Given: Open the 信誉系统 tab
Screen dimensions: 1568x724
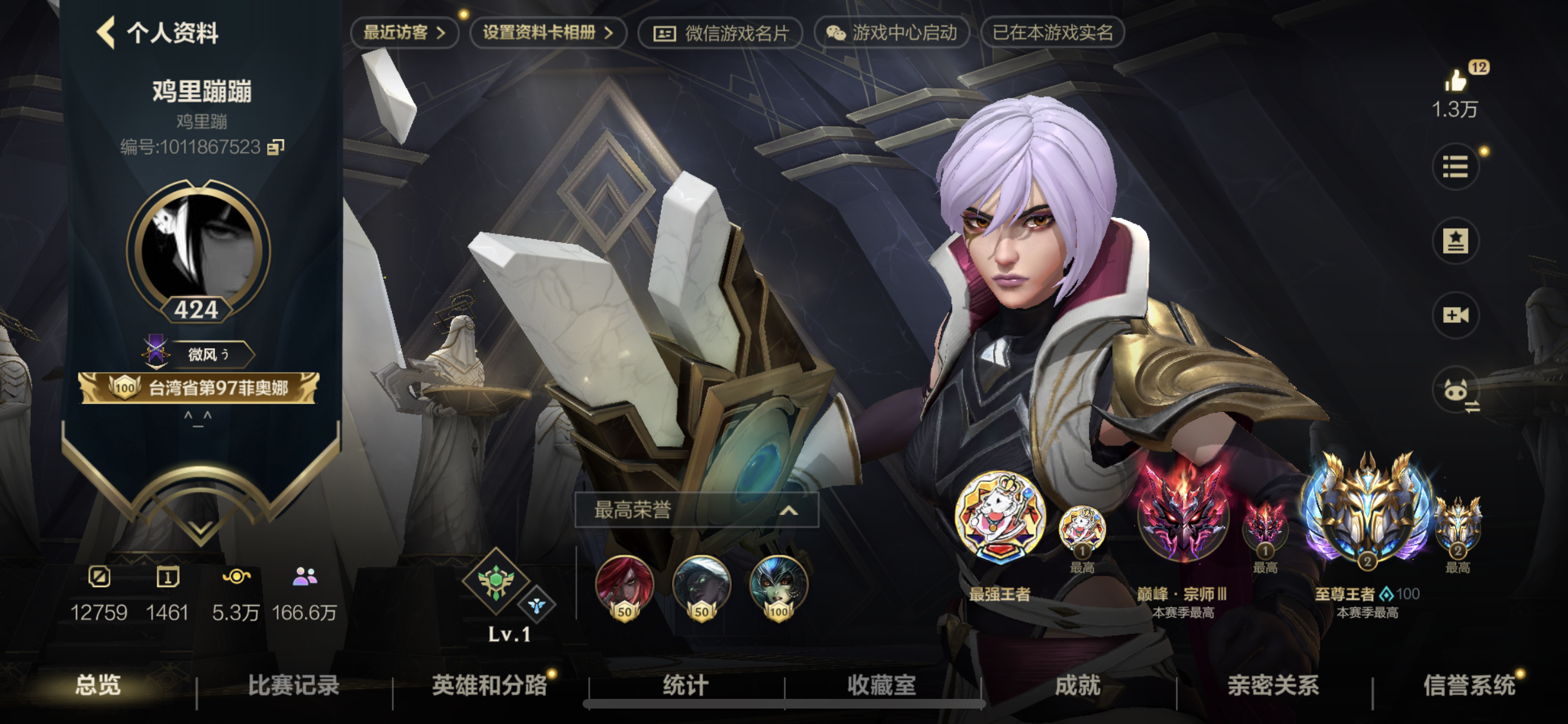Looking at the screenshot, I should click(x=1469, y=685).
